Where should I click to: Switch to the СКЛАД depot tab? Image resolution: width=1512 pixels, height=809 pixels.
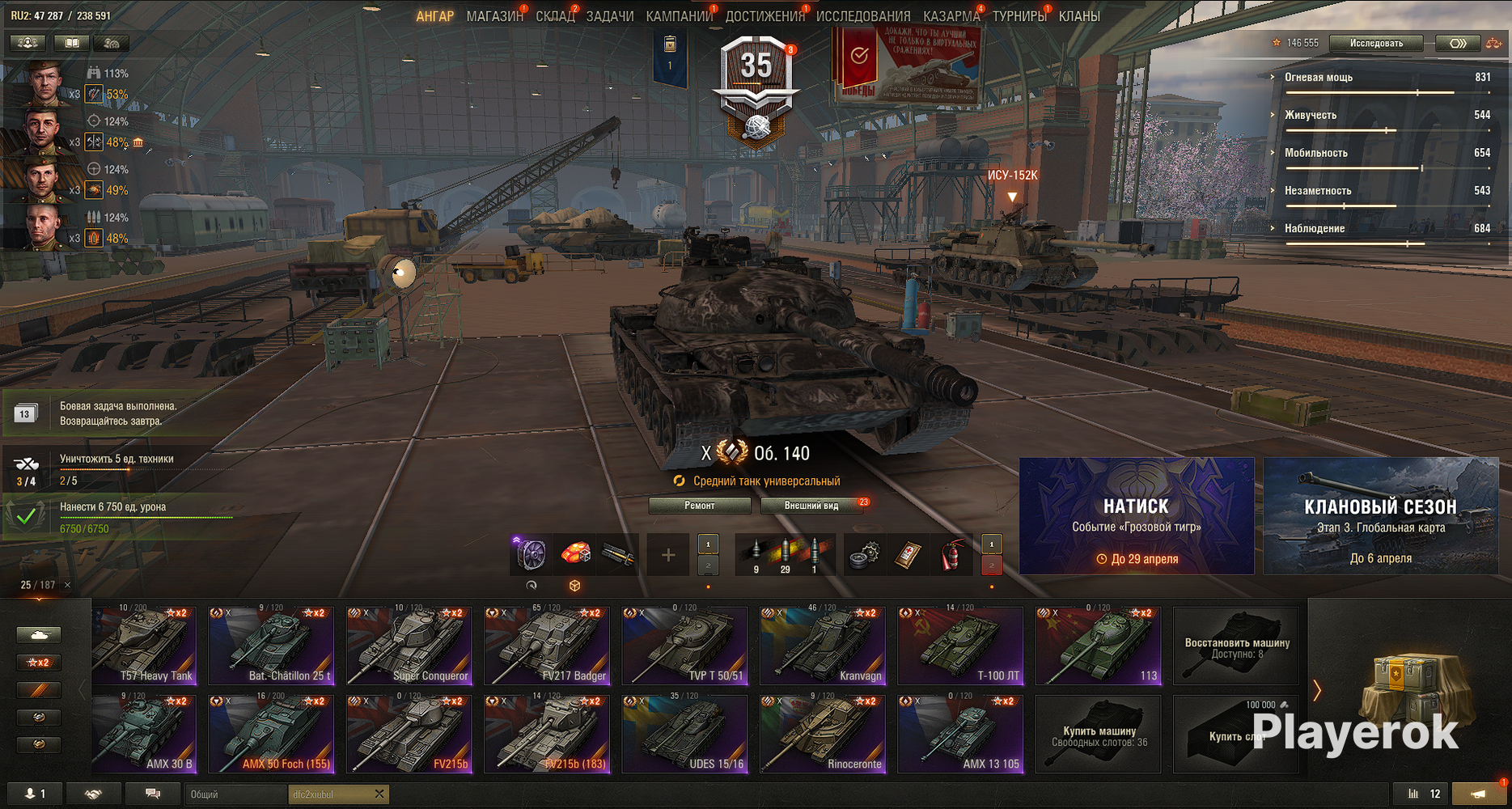(554, 16)
